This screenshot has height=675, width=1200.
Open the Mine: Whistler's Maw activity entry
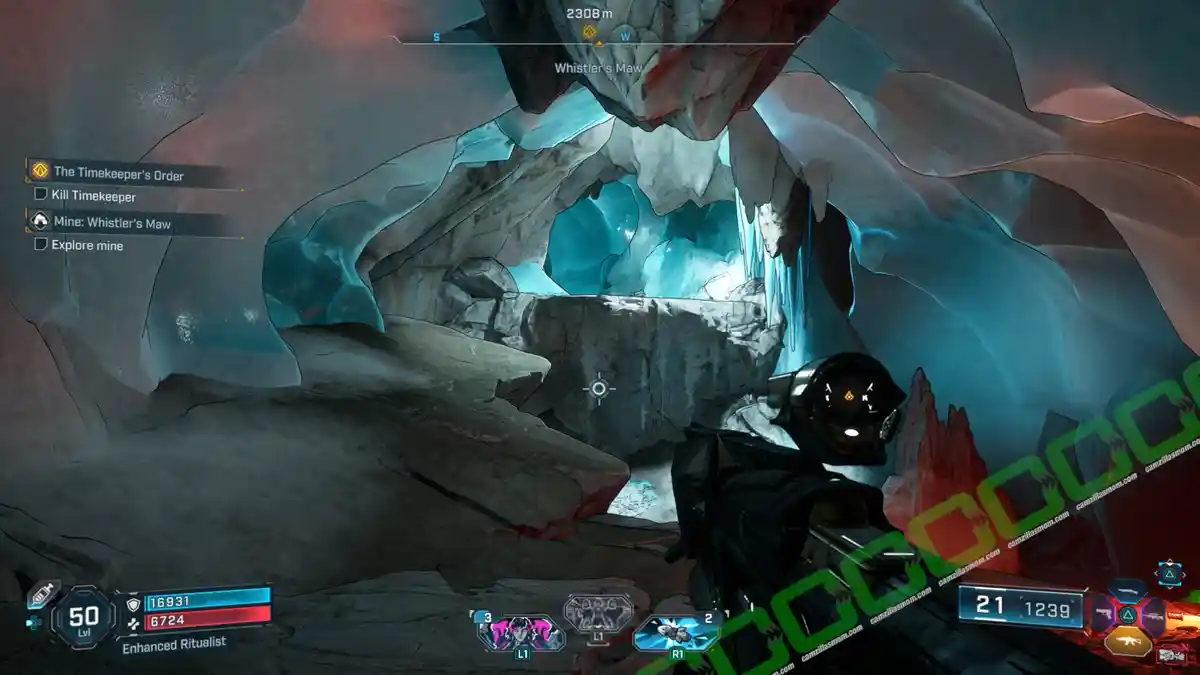(110, 223)
